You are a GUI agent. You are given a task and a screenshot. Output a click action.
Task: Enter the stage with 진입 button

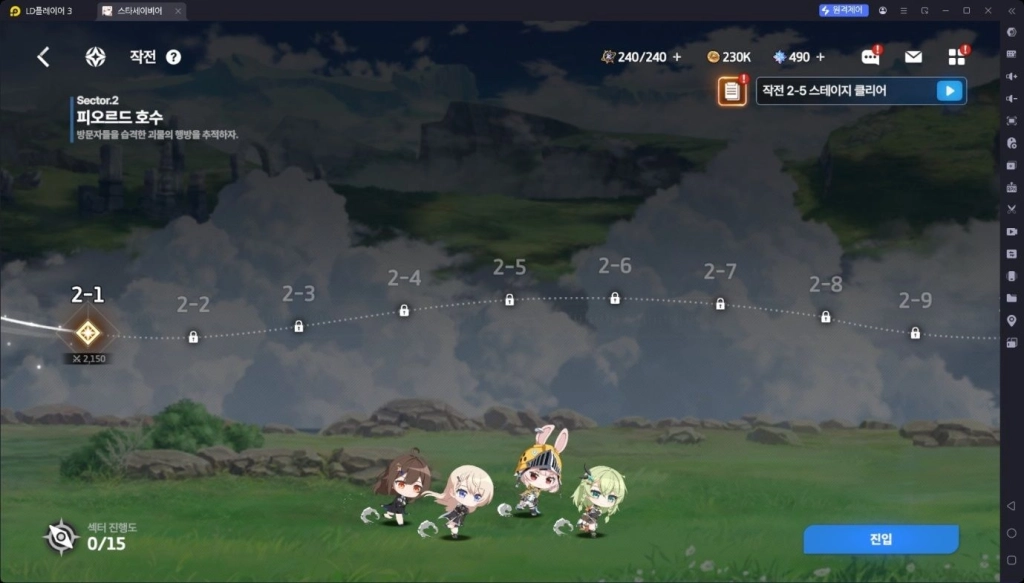[x=880, y=539]
